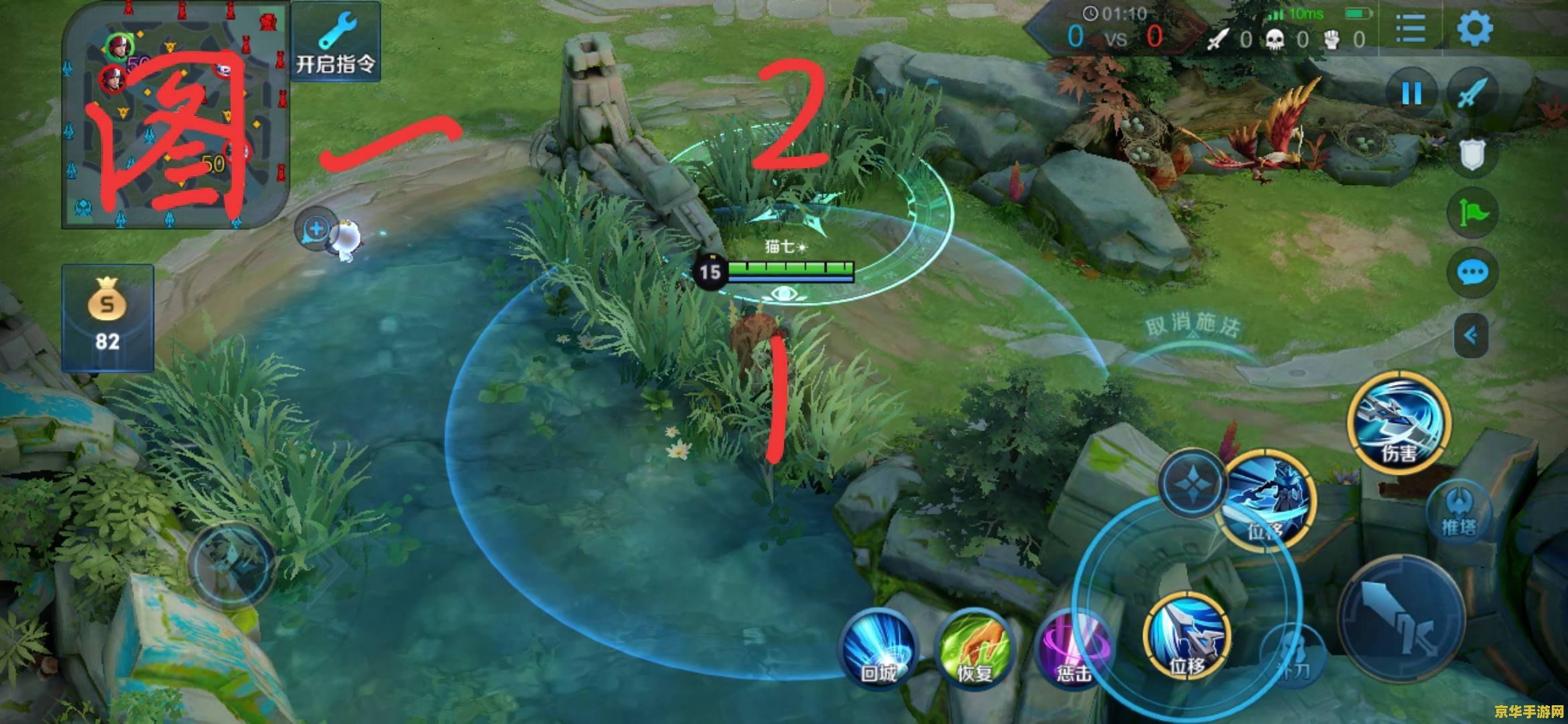This screenshot has width=1568, height=724.
Task: Cast the 伤害 damage skill
Action: click(x=1399, y=422)
